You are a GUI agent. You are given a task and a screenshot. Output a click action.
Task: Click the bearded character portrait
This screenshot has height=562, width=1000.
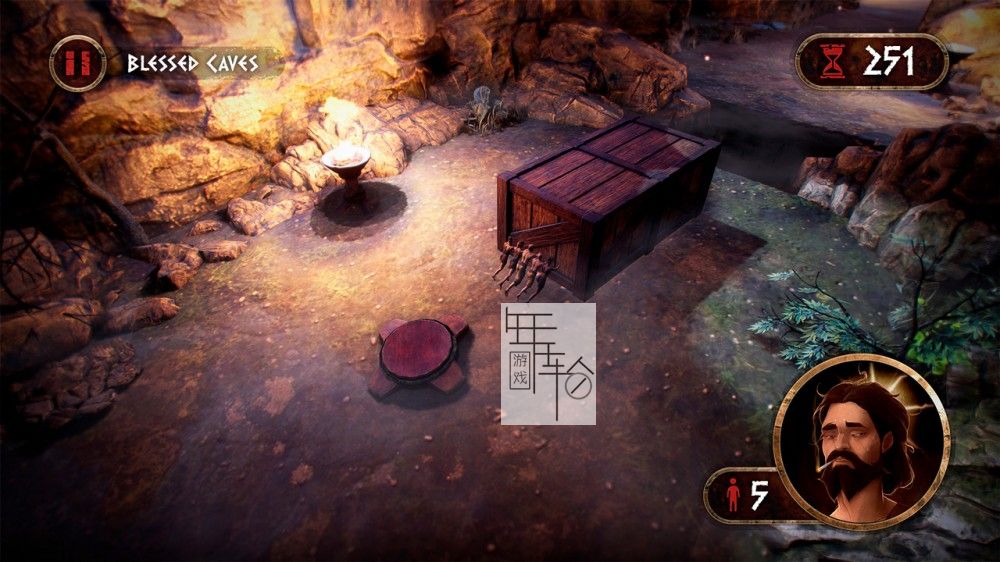click(861, 441)
